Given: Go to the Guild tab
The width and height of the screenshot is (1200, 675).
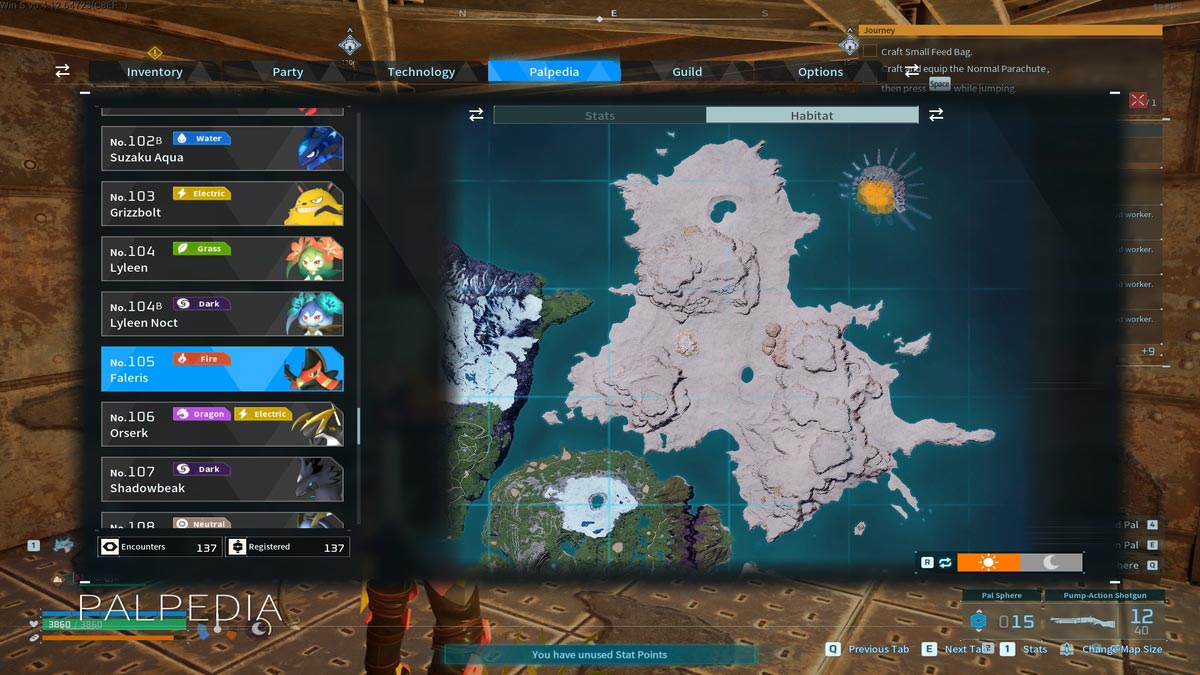Looking at the screenshot, I should 687,72.
